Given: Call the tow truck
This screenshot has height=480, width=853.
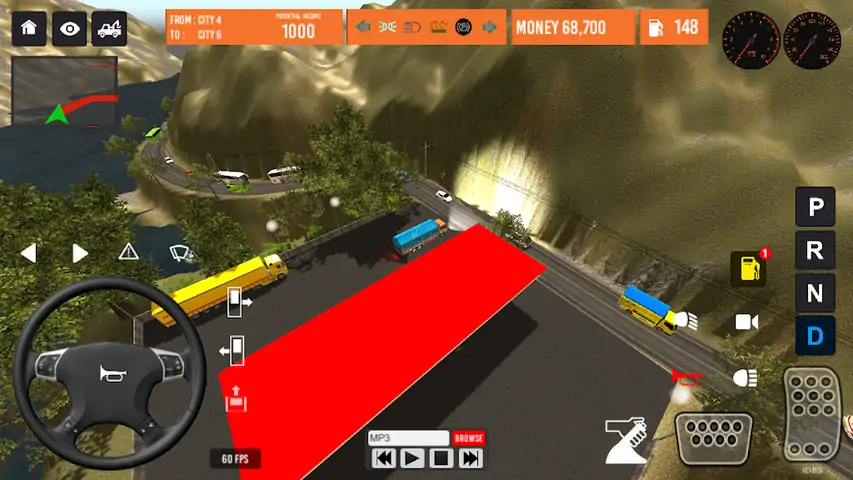Looking at the screenshot, I should tap(110, 28).
